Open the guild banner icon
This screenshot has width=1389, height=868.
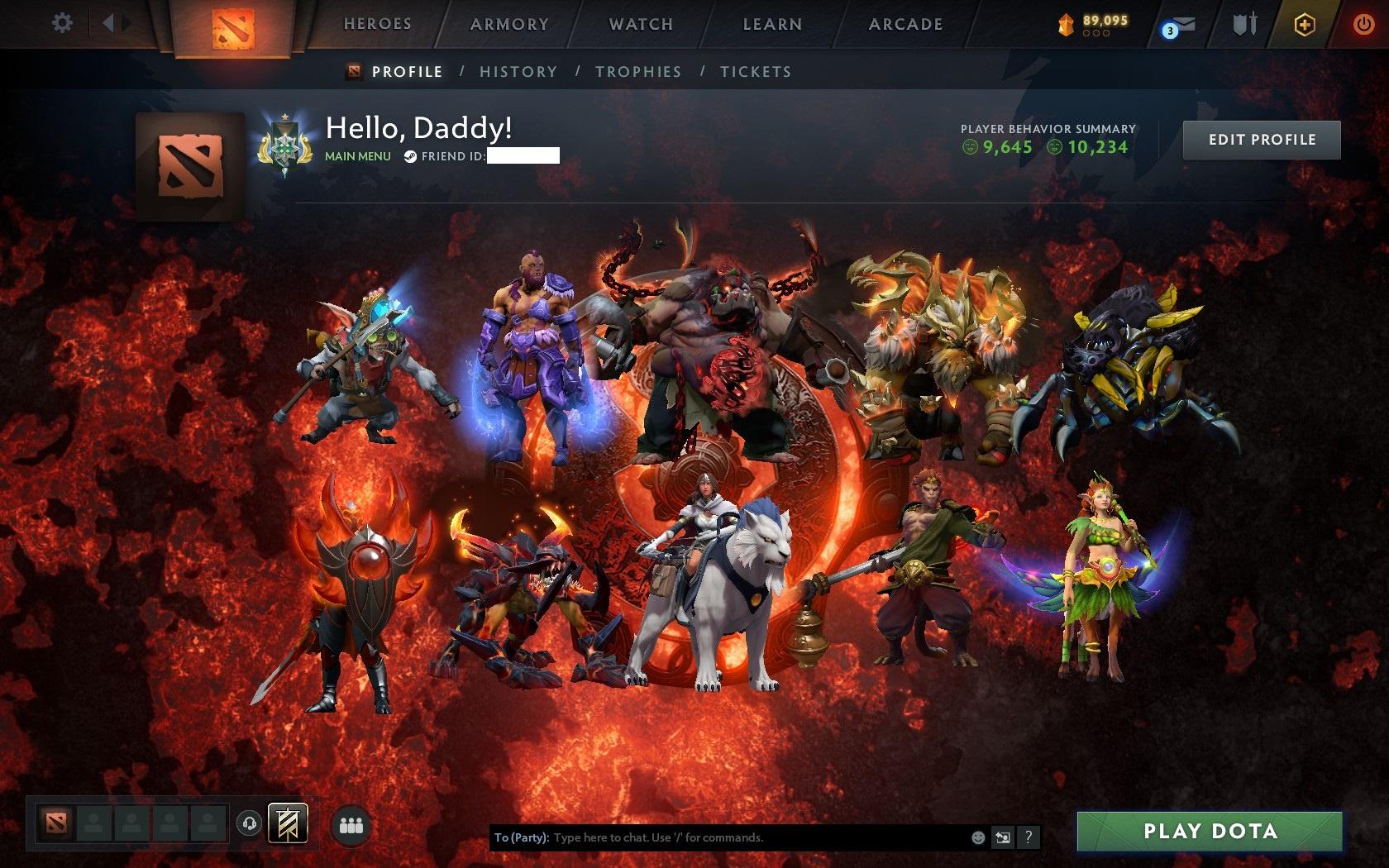click(x=287, y=823)
